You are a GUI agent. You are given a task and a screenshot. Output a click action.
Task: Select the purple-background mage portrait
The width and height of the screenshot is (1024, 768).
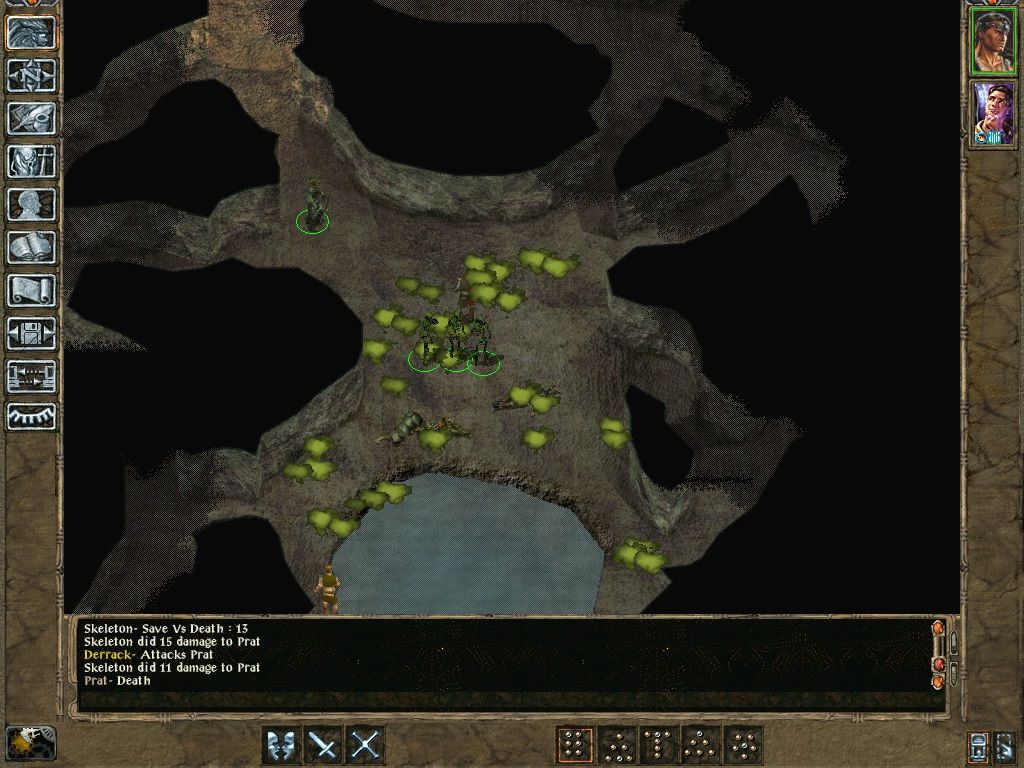click(993, 114)
